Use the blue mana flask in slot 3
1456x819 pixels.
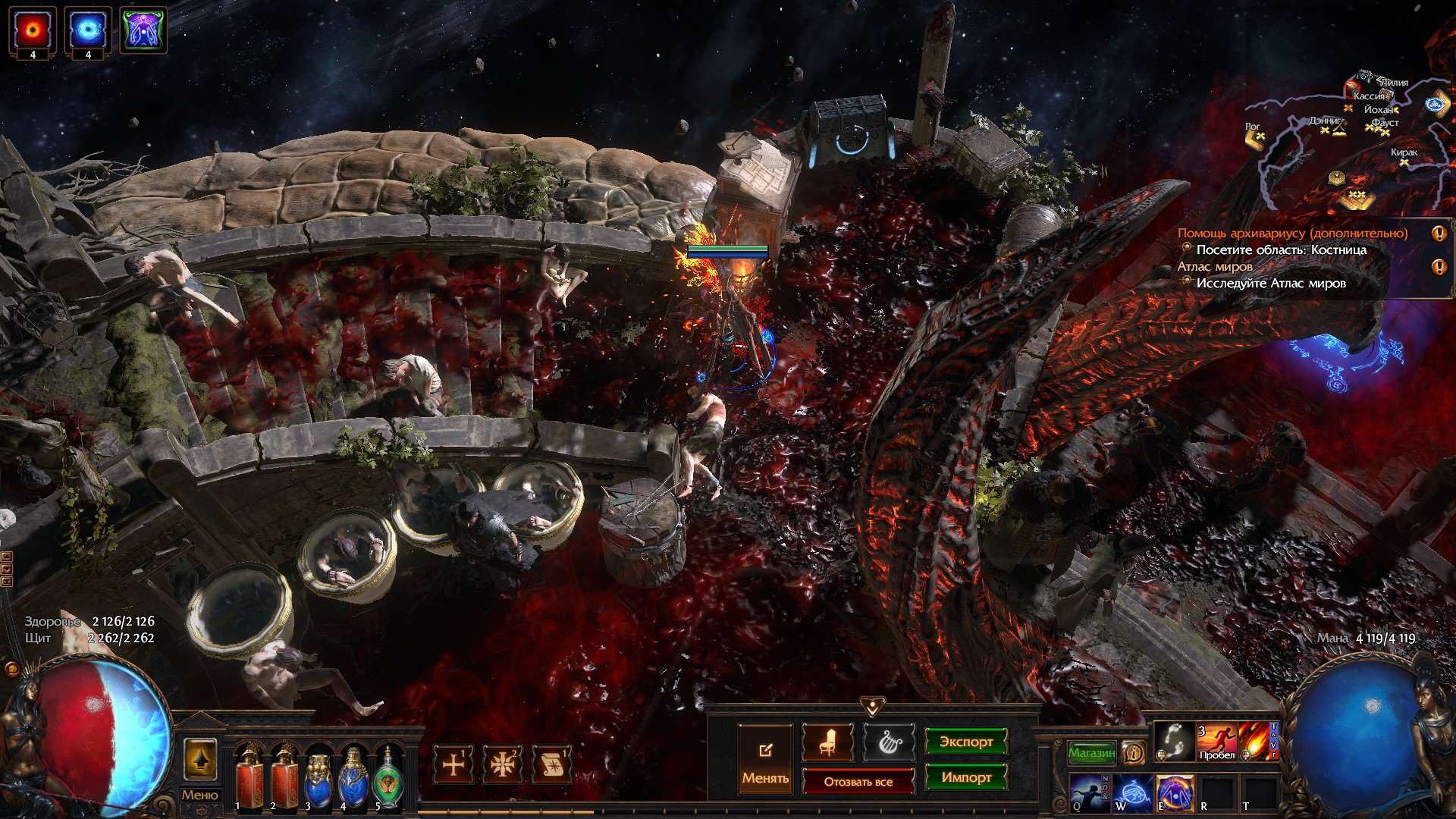coord(318,777)
